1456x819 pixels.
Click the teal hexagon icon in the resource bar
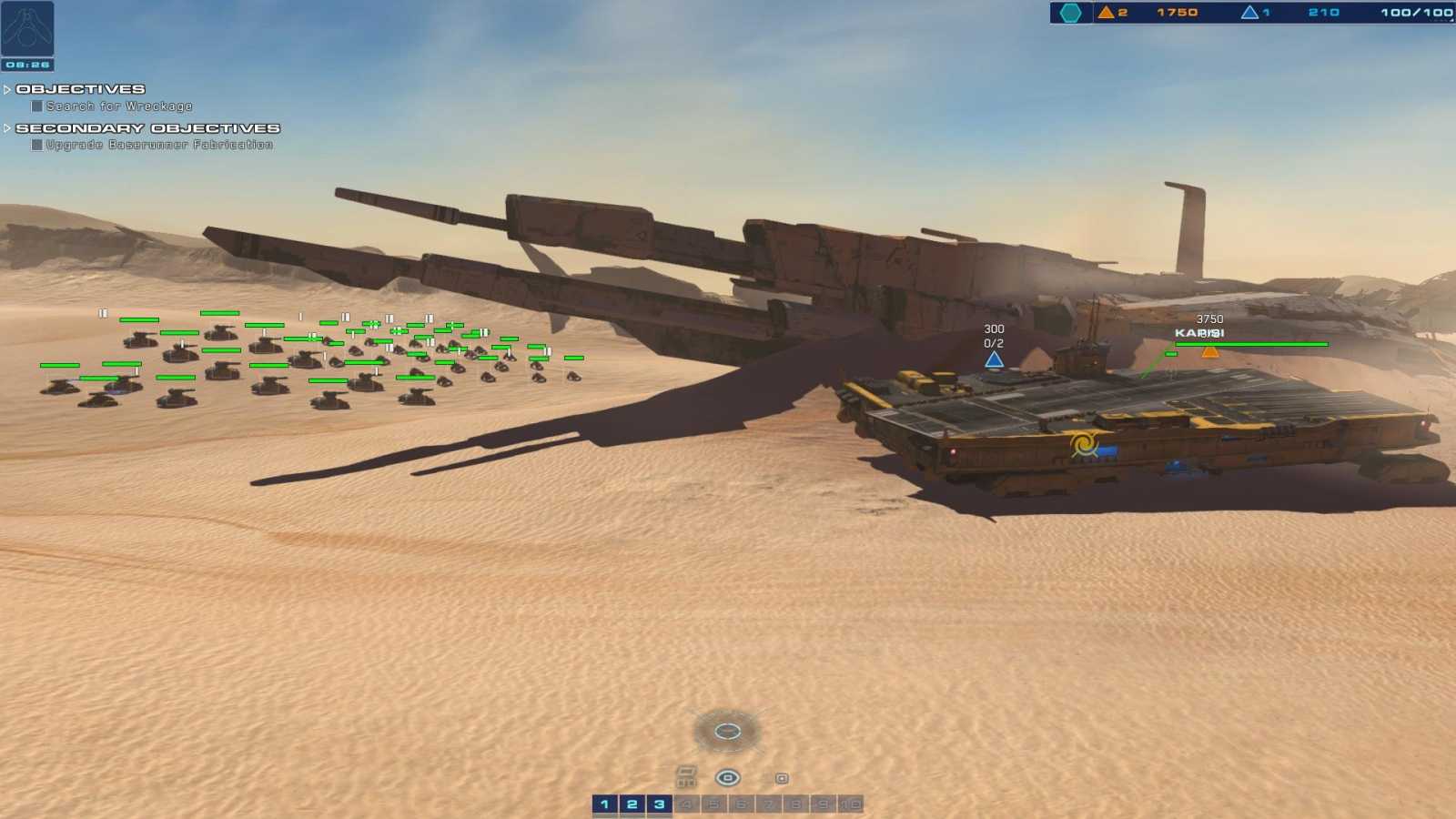point(1072,12)
